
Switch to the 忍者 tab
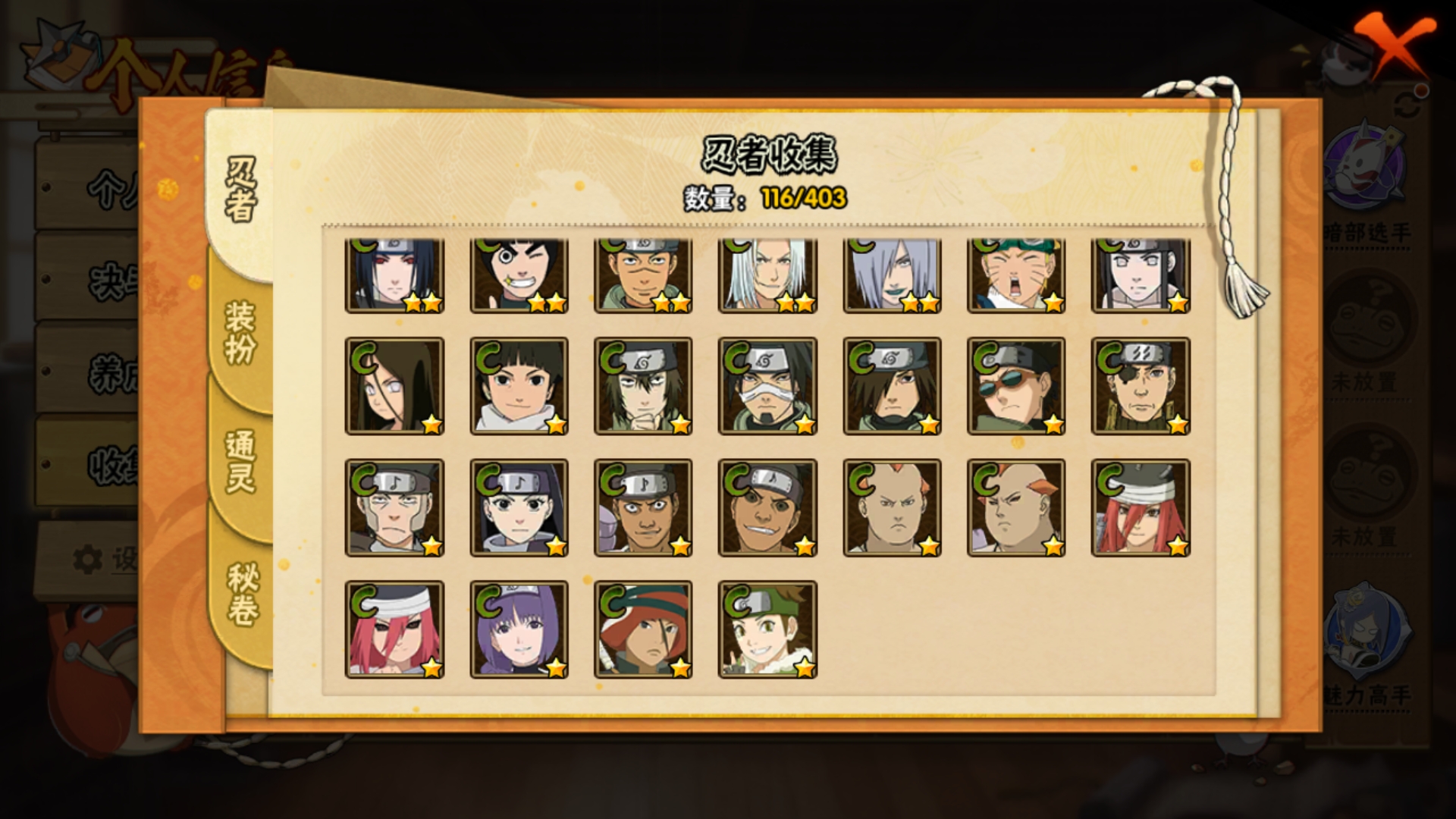click(x=241, y=190)
